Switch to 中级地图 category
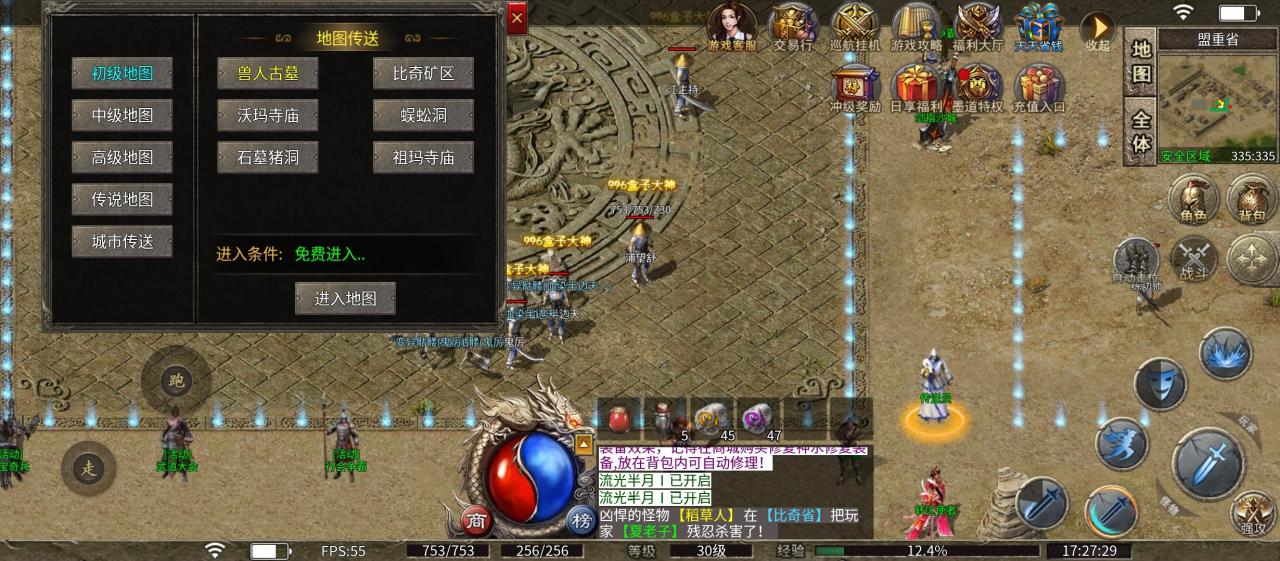1280x561 pixels. (x=122, y=115)
